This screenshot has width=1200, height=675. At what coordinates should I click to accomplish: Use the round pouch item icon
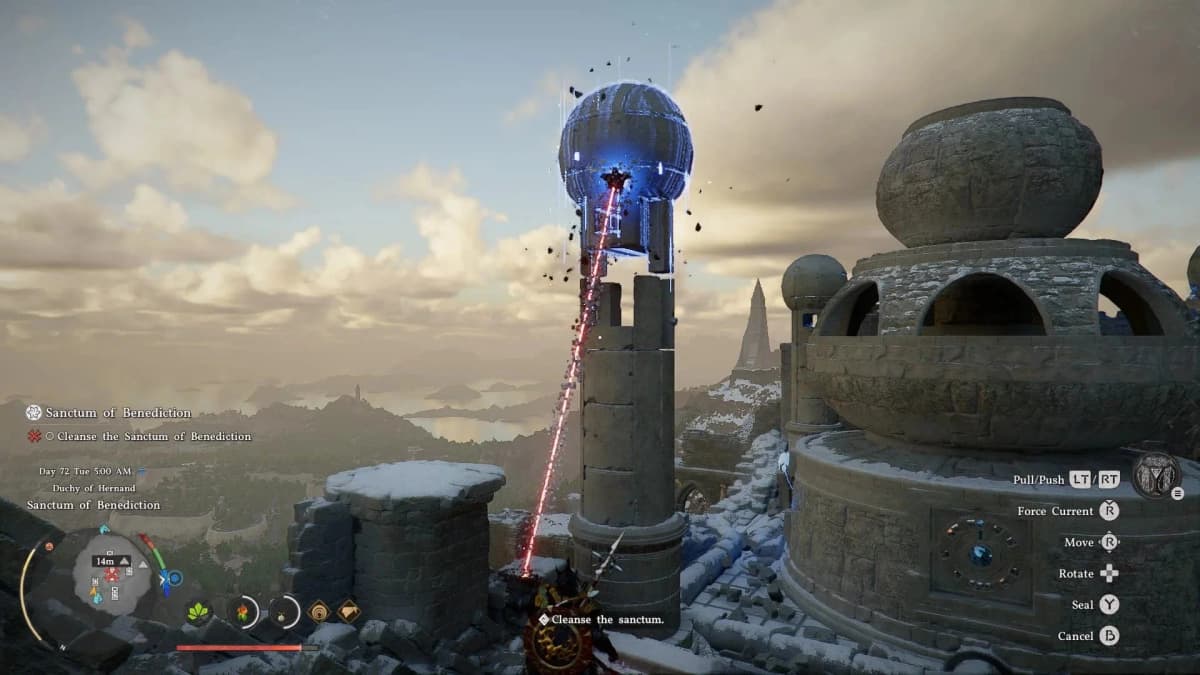pyautogui.click(x=283, y=611)
